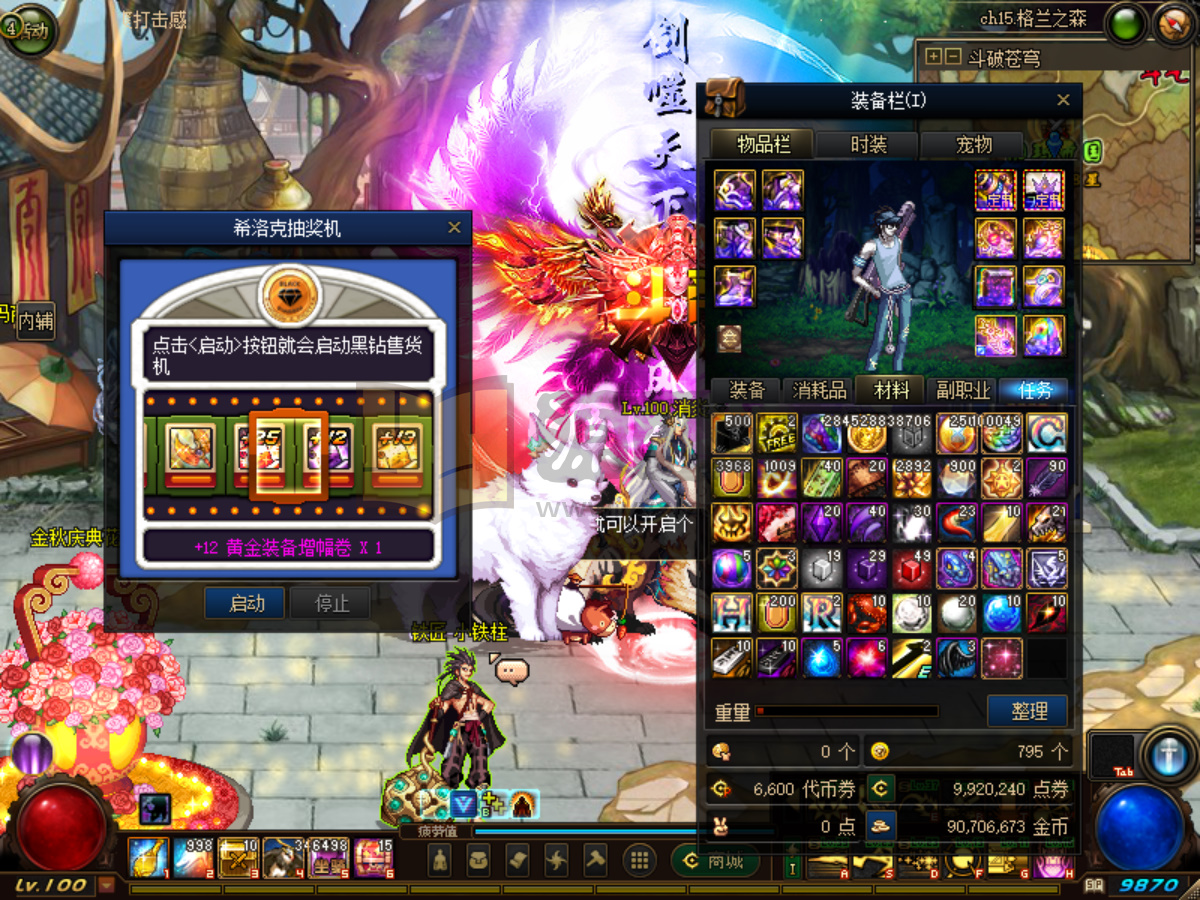Screen dimensions: 1200x900
Task: Switch to the 装备 equipment category
Action: coord(747,390)
